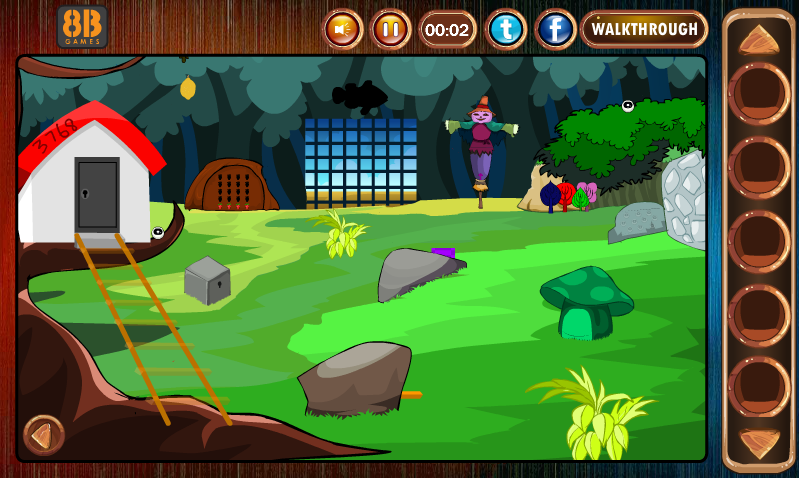799x478 pixels.
Task: Move inventory list up
Action: (x=759, y=40)
